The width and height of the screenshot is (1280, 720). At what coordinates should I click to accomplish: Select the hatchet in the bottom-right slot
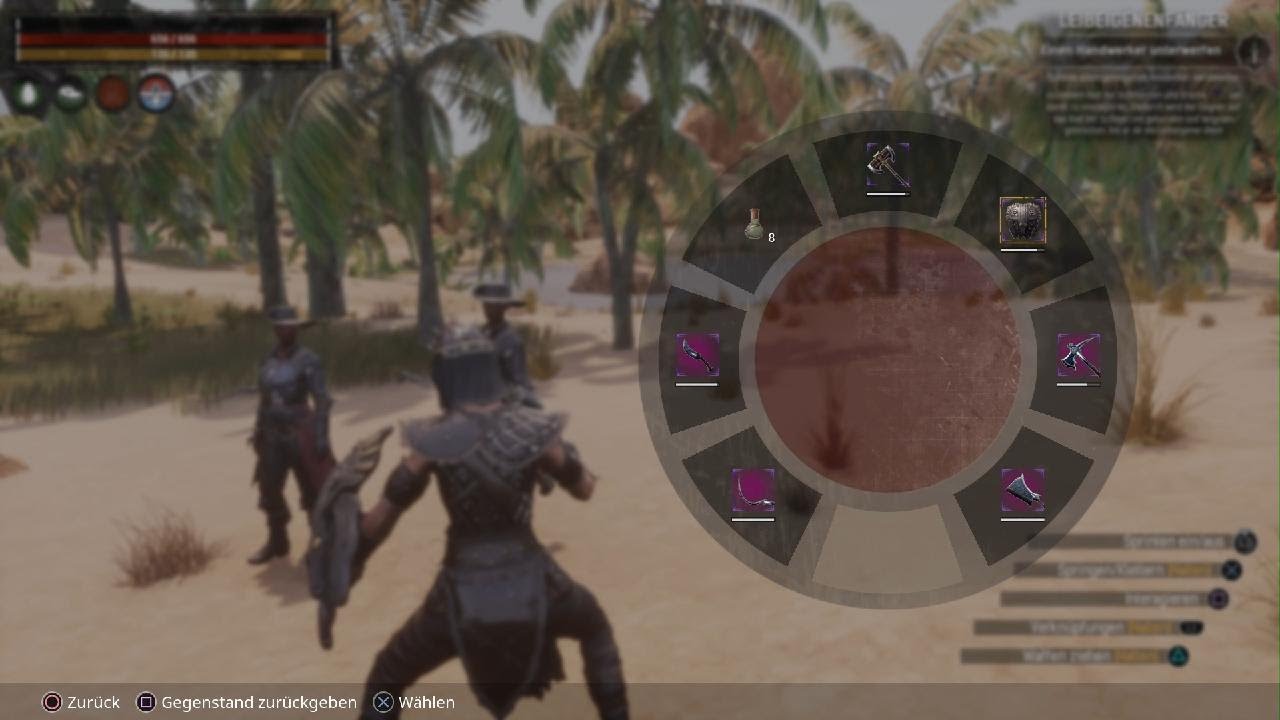pyautogui.click(x=1022, y=492)
